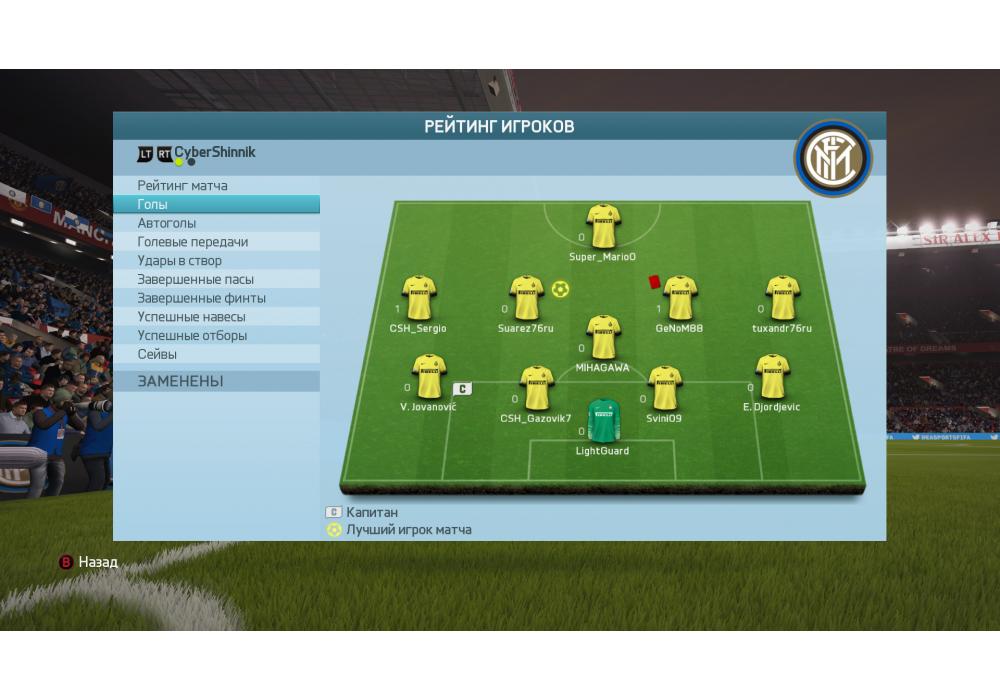
Task: Select captain V. Jovanović
Action: click(428, 376)
